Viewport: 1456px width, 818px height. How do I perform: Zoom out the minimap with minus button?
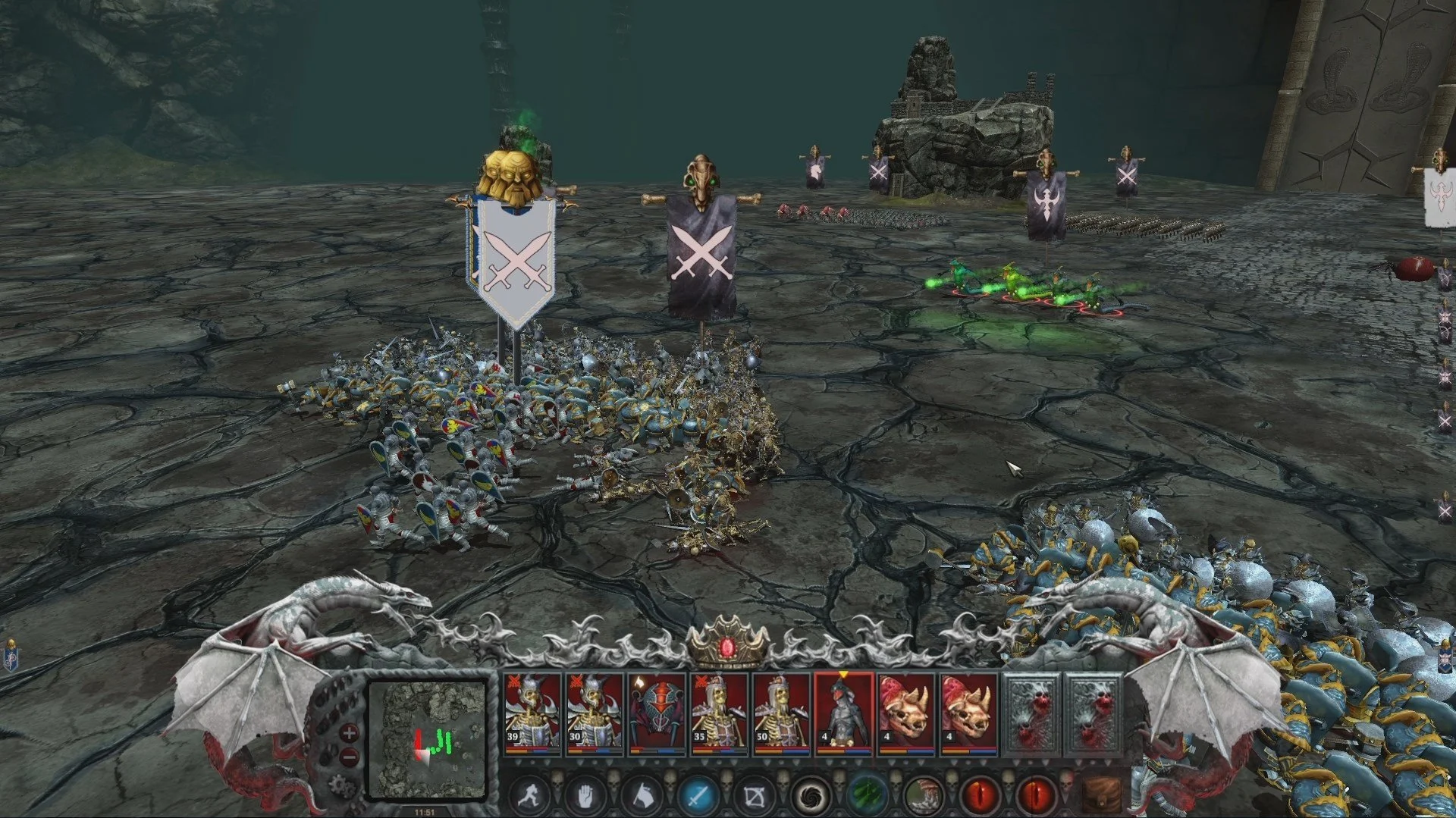tap(350, 757)
